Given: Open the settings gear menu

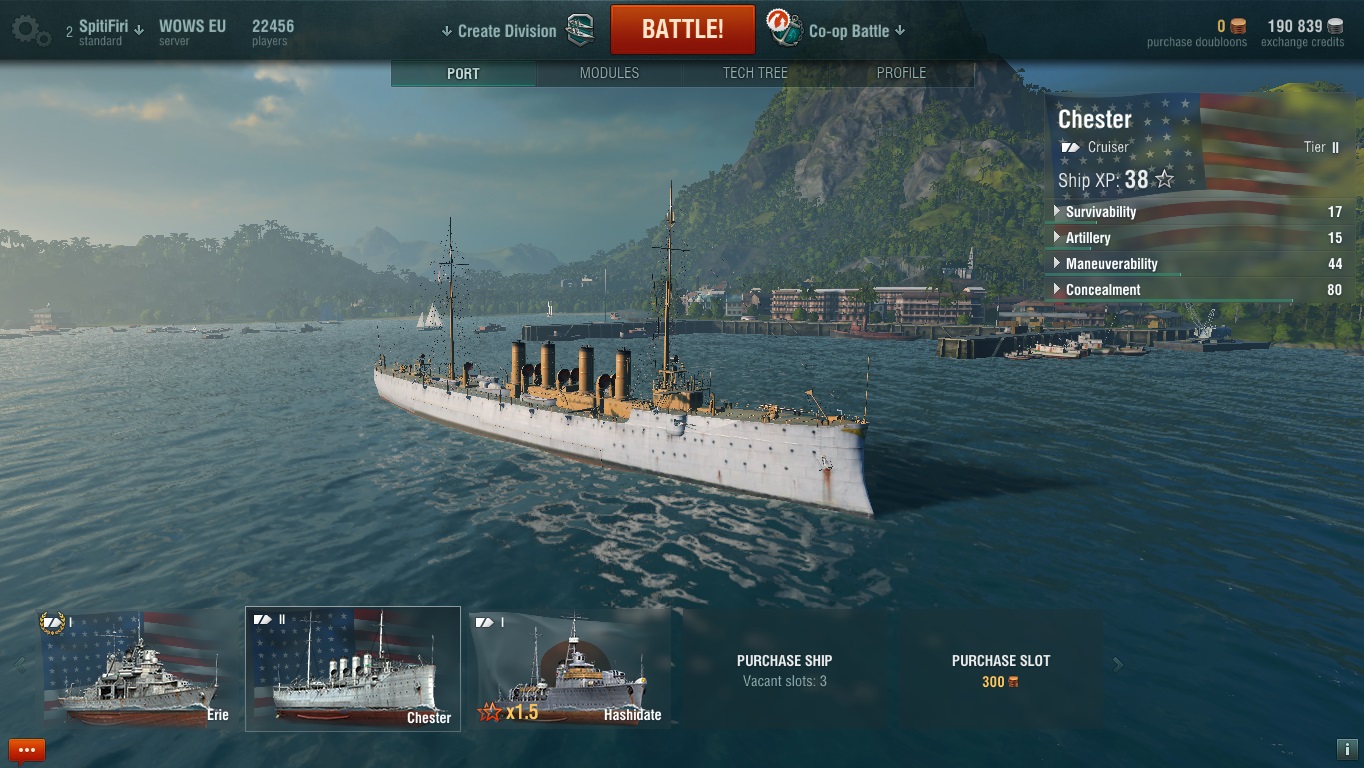Looking at the screenshot, I should (30, 30).
